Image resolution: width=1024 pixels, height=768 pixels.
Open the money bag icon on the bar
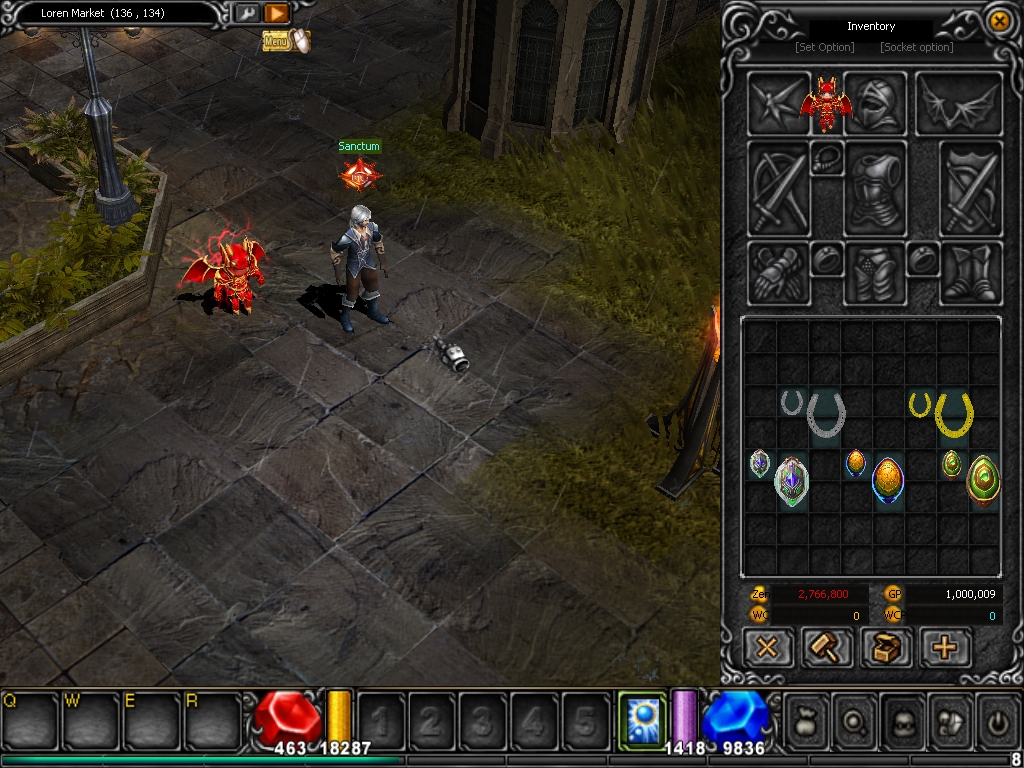(806, 719)
